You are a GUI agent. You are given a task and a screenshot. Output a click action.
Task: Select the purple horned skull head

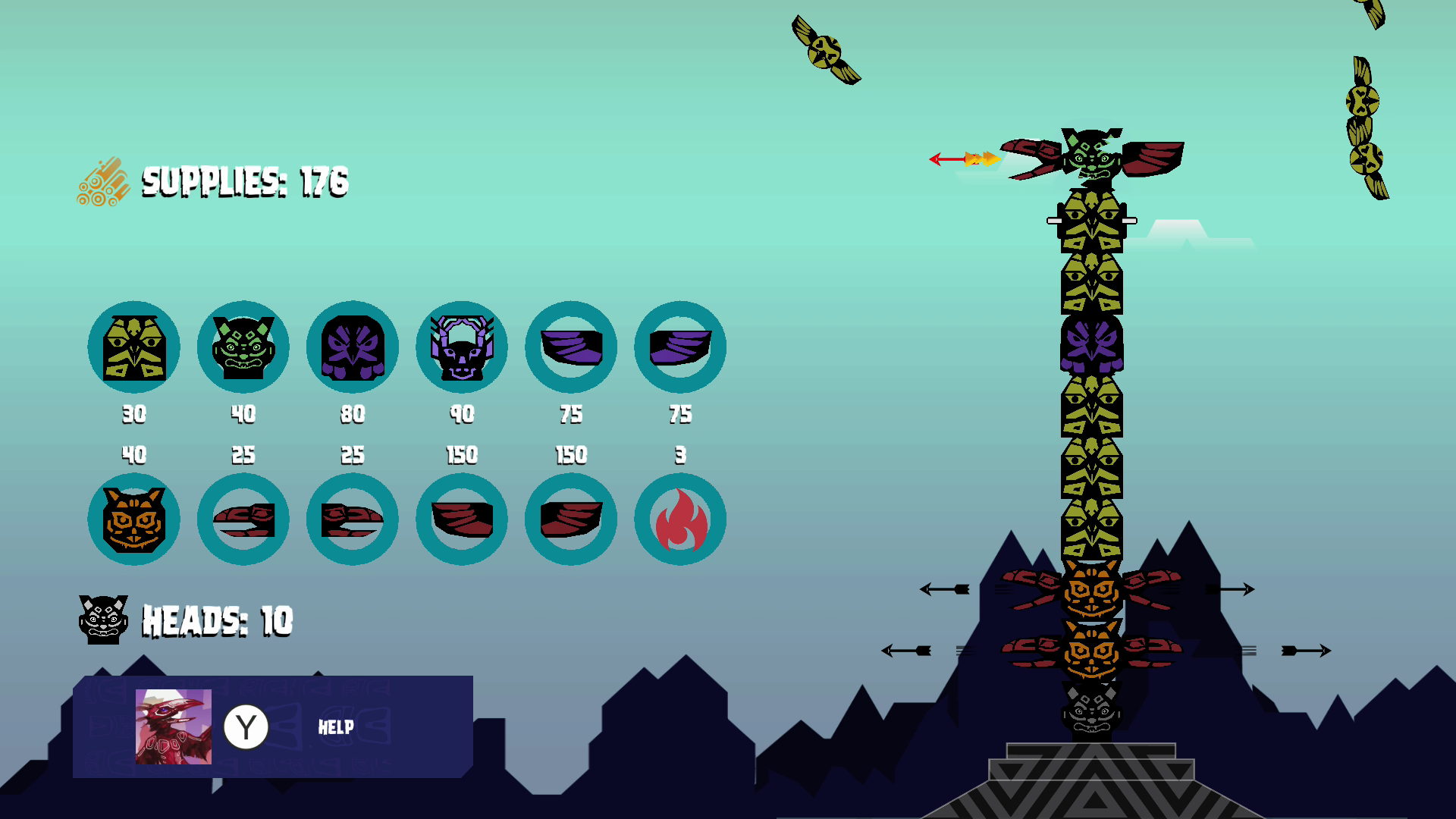[x=462, y=347]
